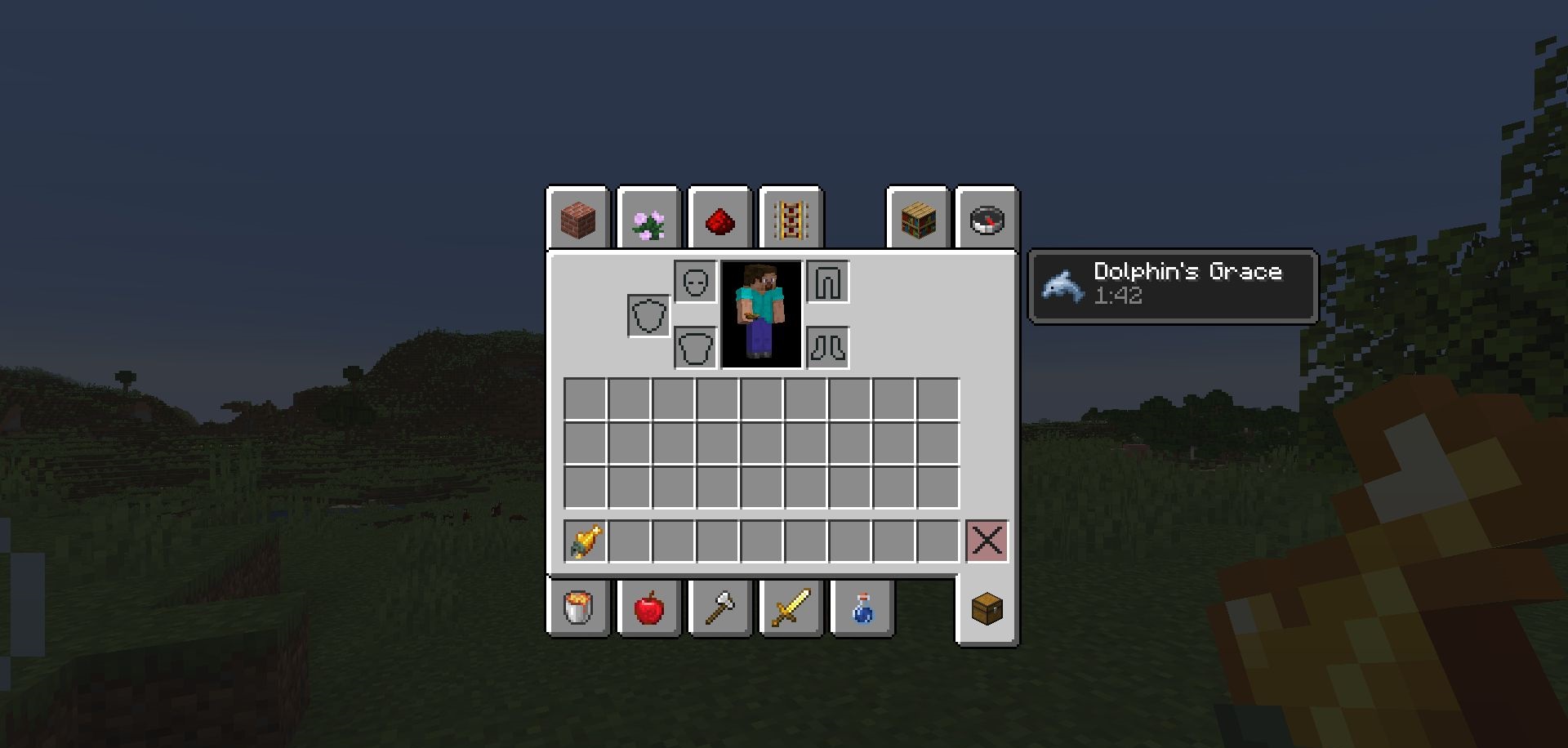
Task: Select the Redstone dust category icon
Action: pyautogui.click(x=718, y=220)
